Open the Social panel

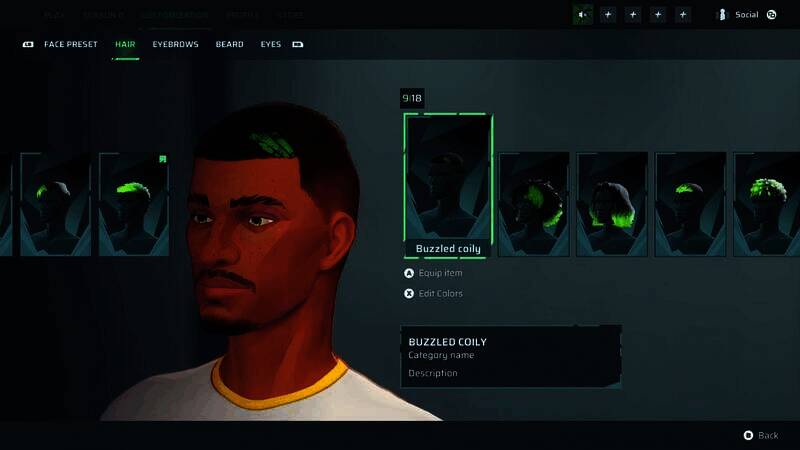(x=746, y=15)
